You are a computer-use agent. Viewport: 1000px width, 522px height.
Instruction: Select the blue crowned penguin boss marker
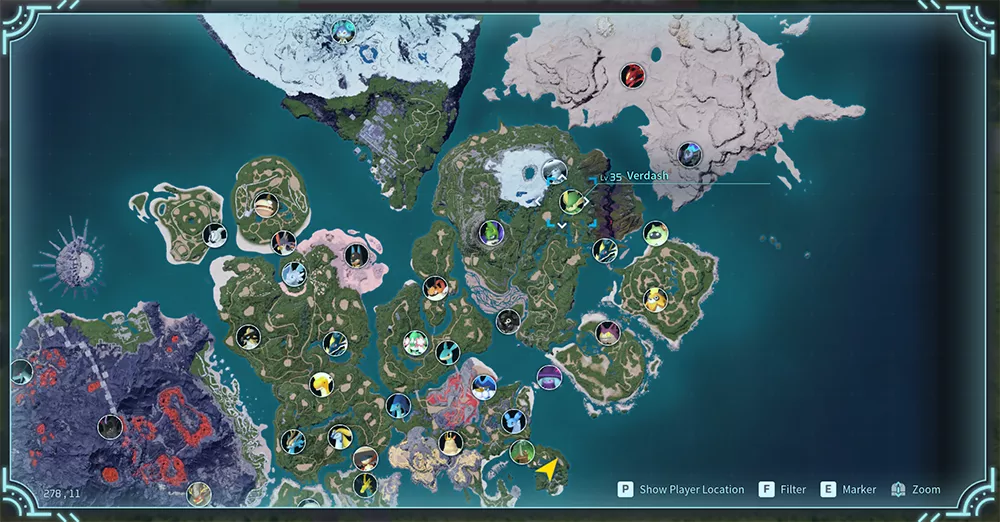pyautogui.click(x=484, y=387)
